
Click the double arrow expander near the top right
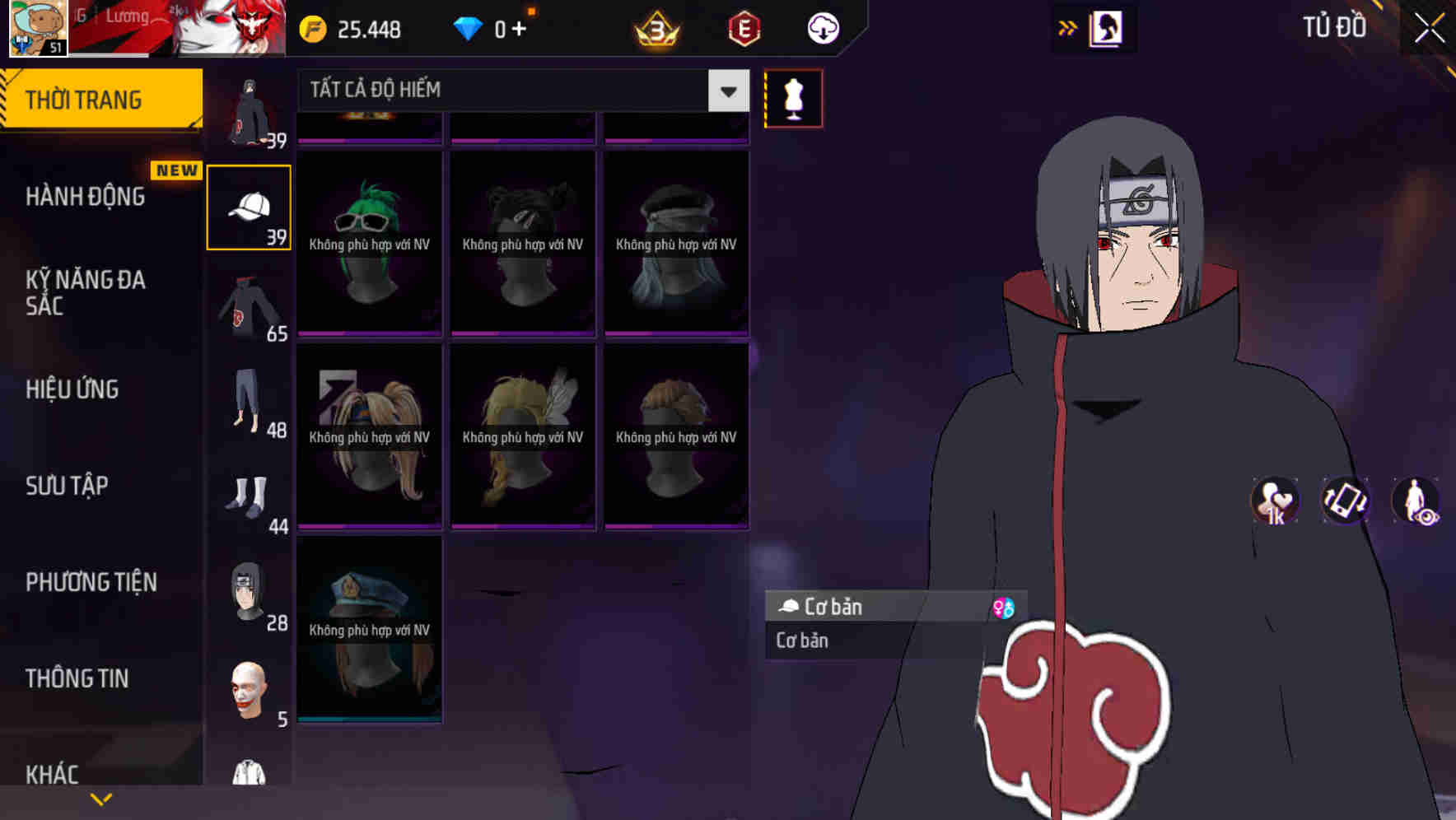pyautogui.click(x=1068, y=27)
